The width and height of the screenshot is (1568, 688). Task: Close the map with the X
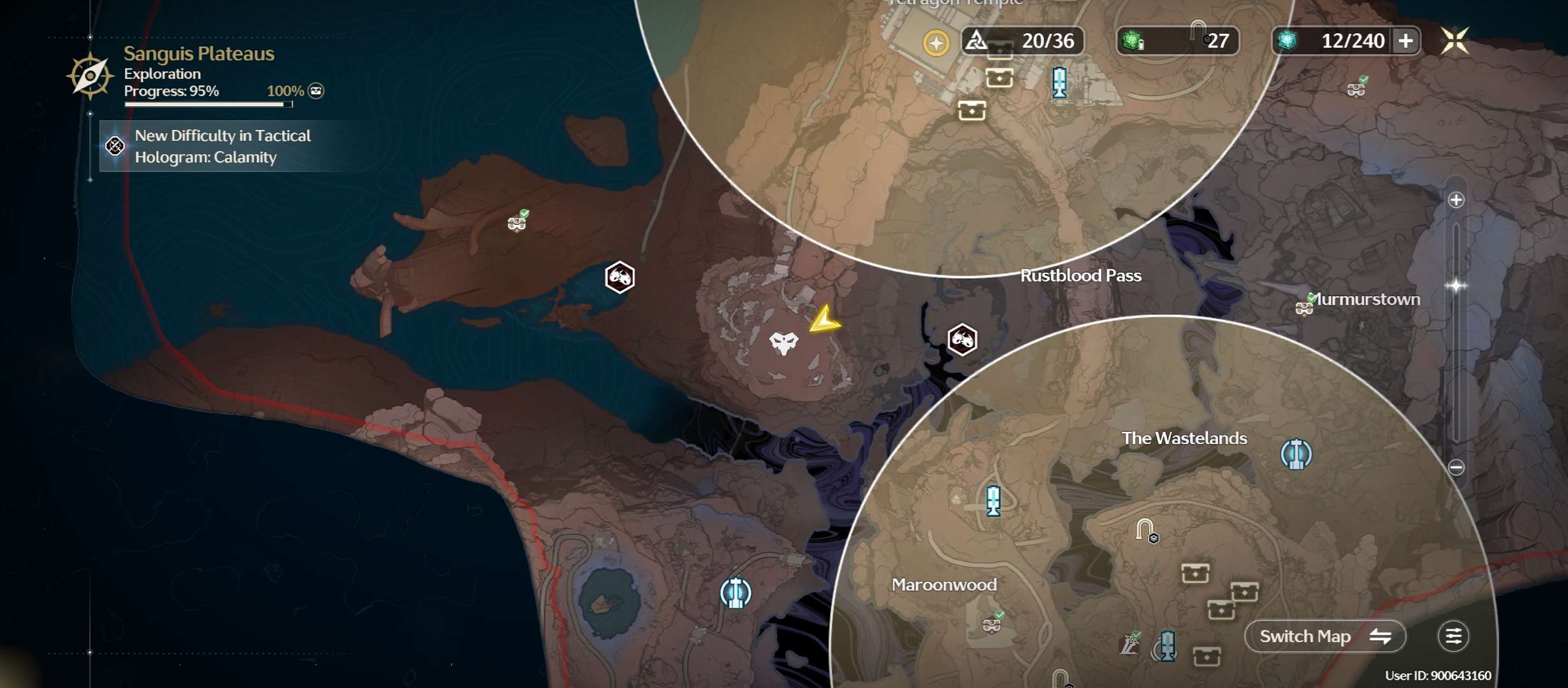(x=1455, y=41)
